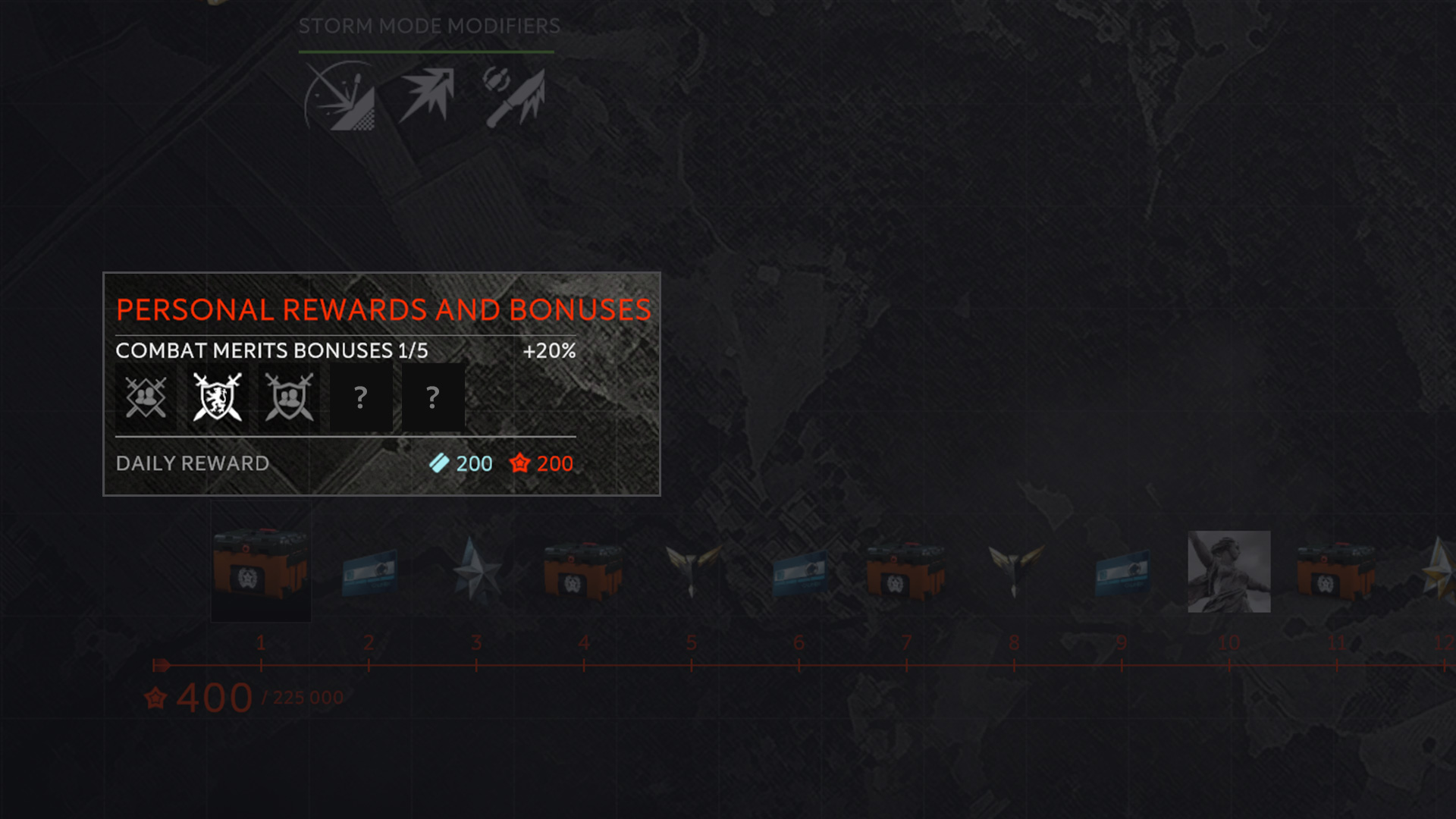Select the shell explosion storm modifier icon
Image resolution: width=1456 pixels, height=819 pixels.
(x=341, y=97)
